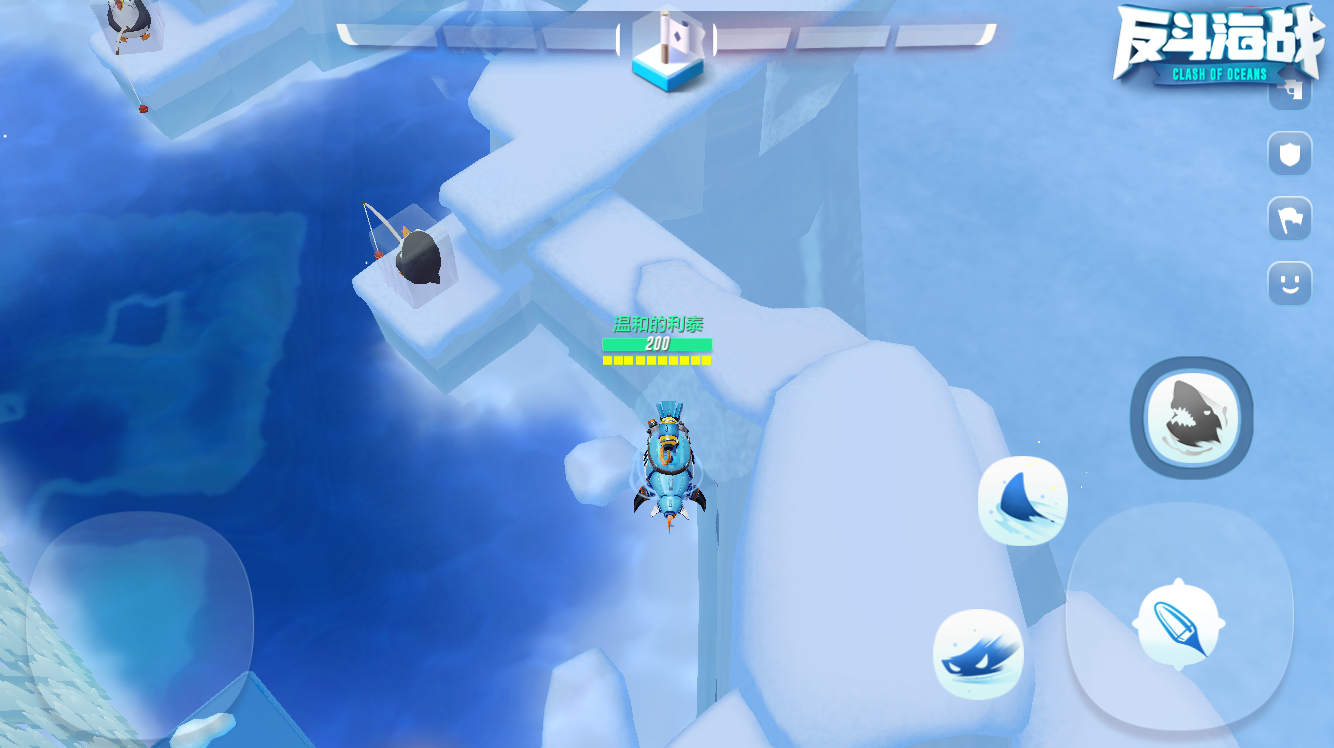Screen dimensions: 1334x748
Task: Trigger the angry-eyes dash skill
Action: (x=978, y=654)
